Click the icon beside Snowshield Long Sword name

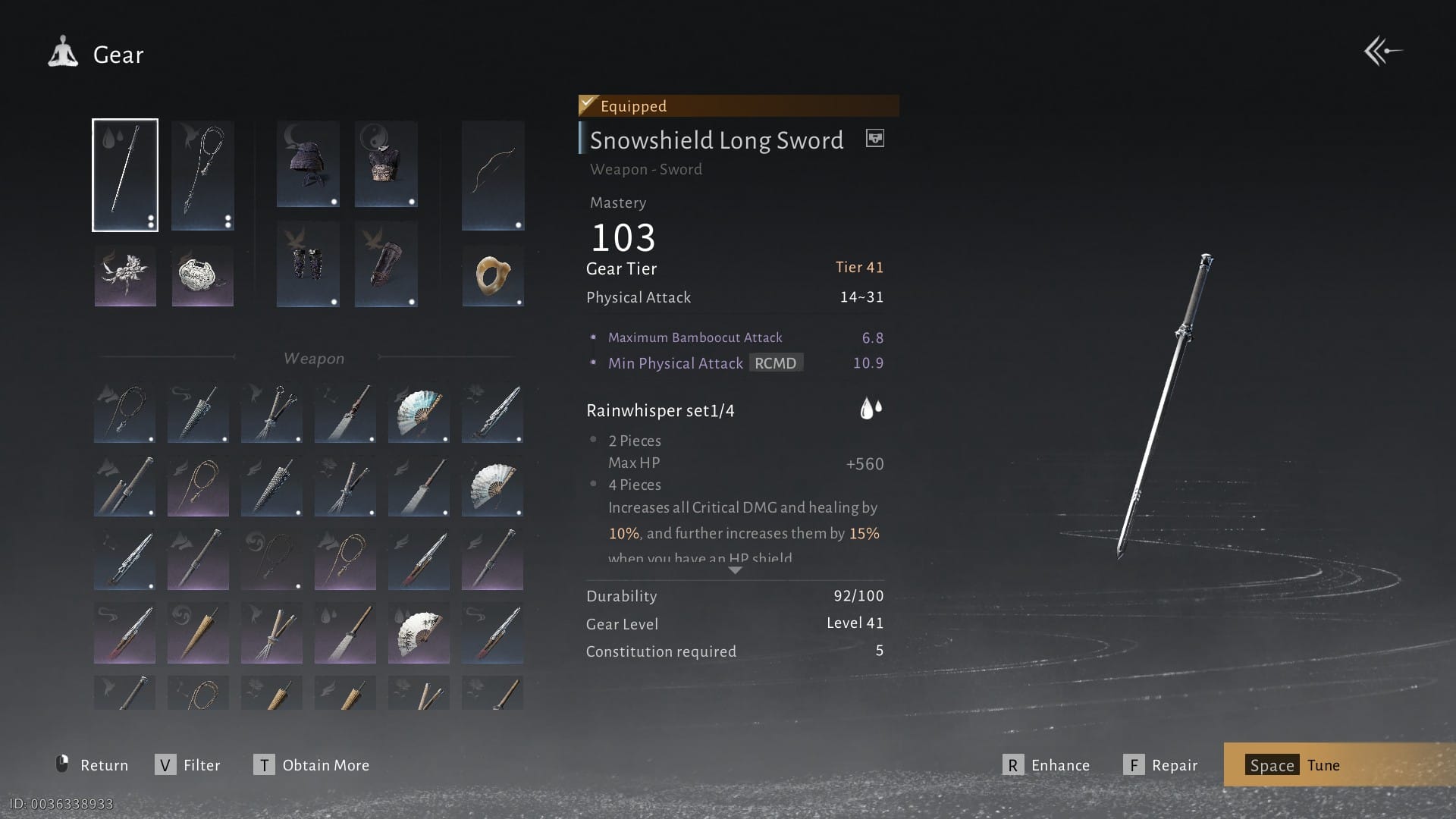coord(874,139)
